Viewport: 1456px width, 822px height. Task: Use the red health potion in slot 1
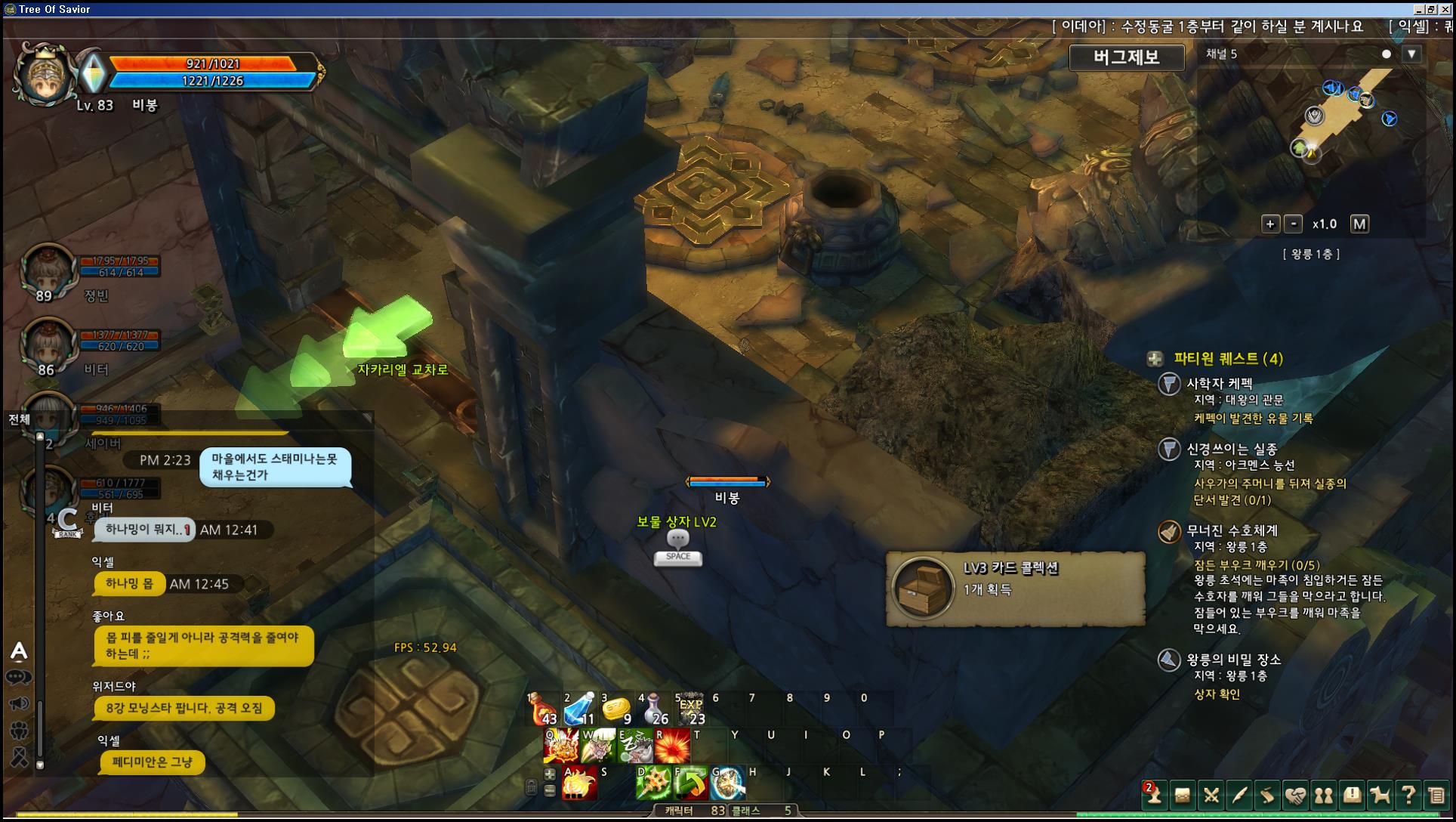pos(543,710)
